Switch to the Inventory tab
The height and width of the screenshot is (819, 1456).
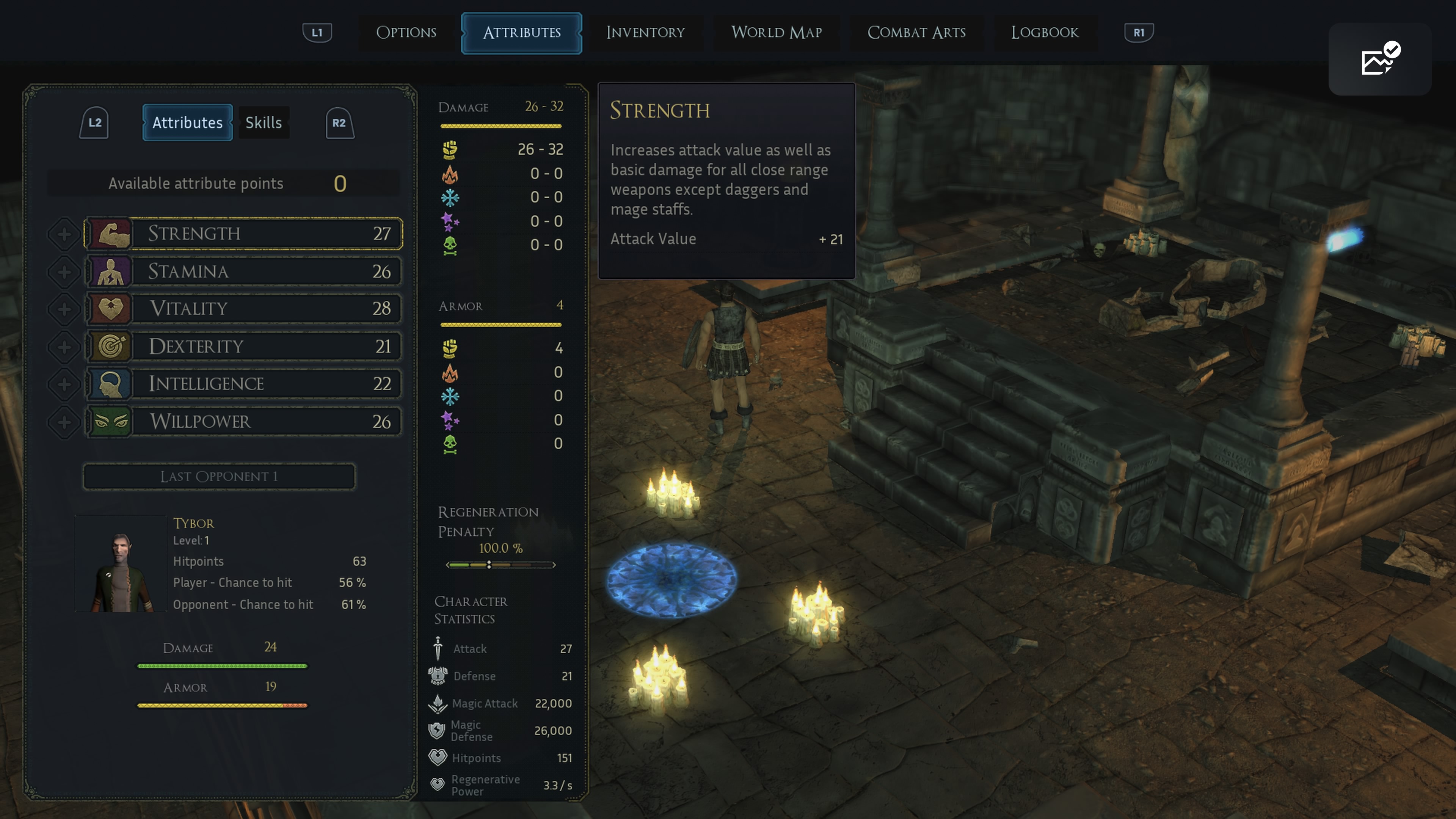point(645,33)
